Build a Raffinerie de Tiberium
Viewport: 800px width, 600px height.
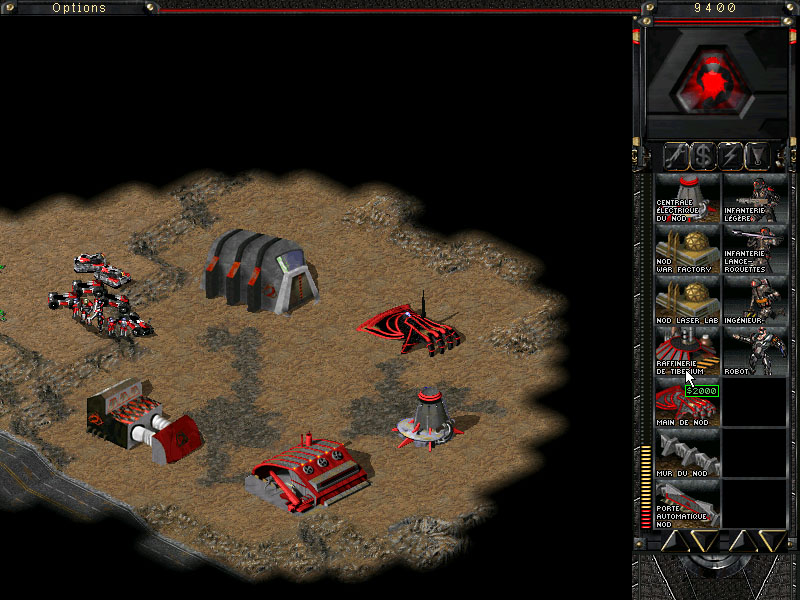point(687,352)
